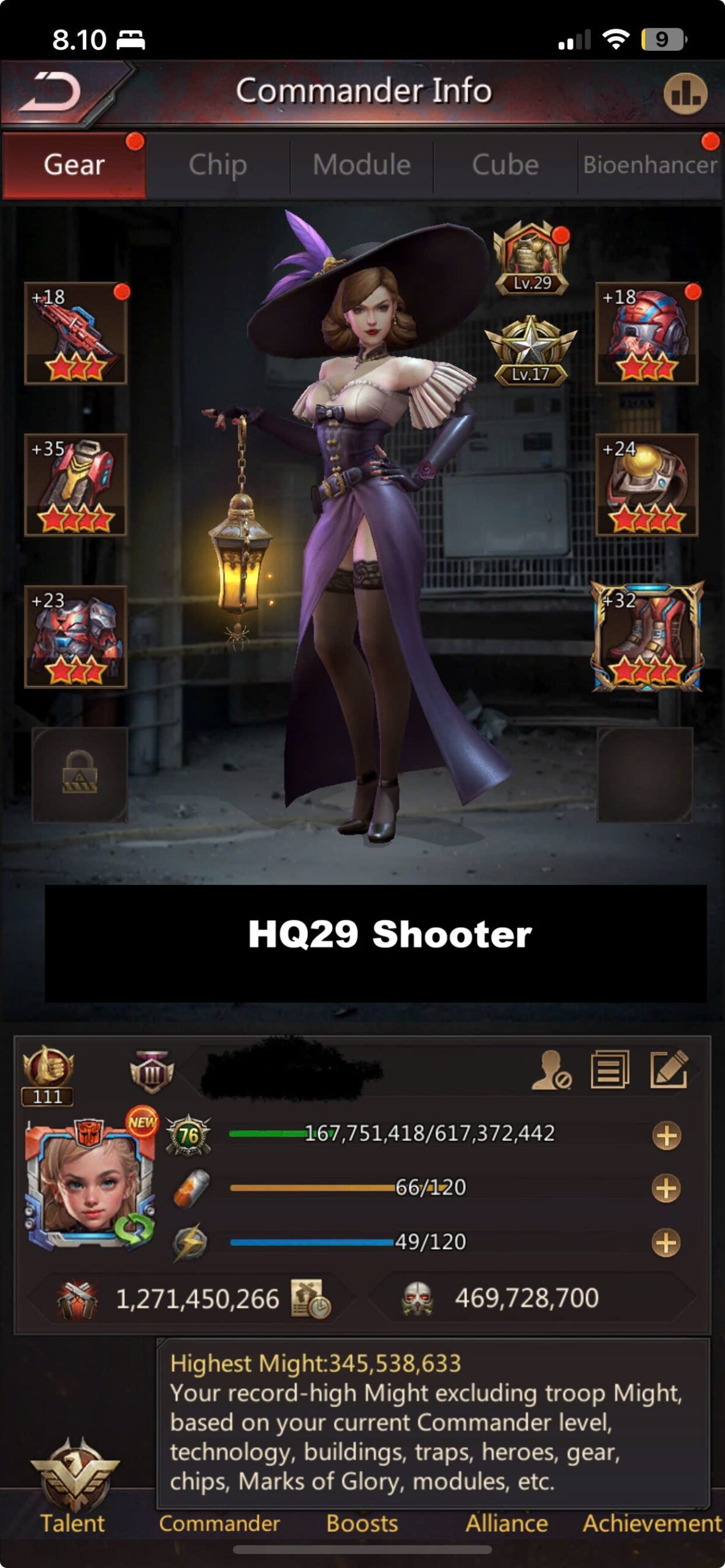Select the +18 red rifle gear slot
725x1568 pixels.
pyautogui.click(x=75, y=334)
